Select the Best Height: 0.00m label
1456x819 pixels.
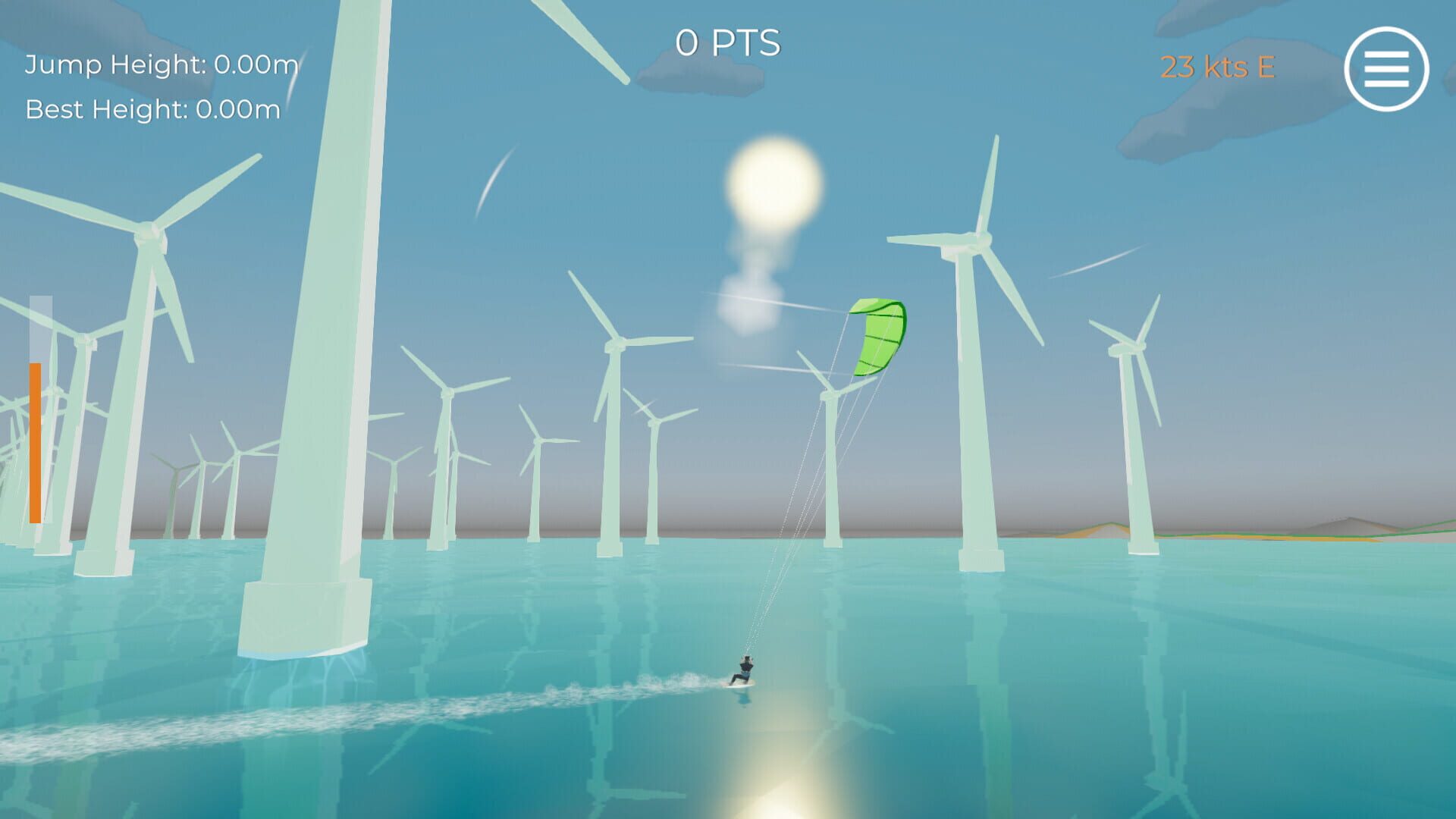(x=152, y=110)
